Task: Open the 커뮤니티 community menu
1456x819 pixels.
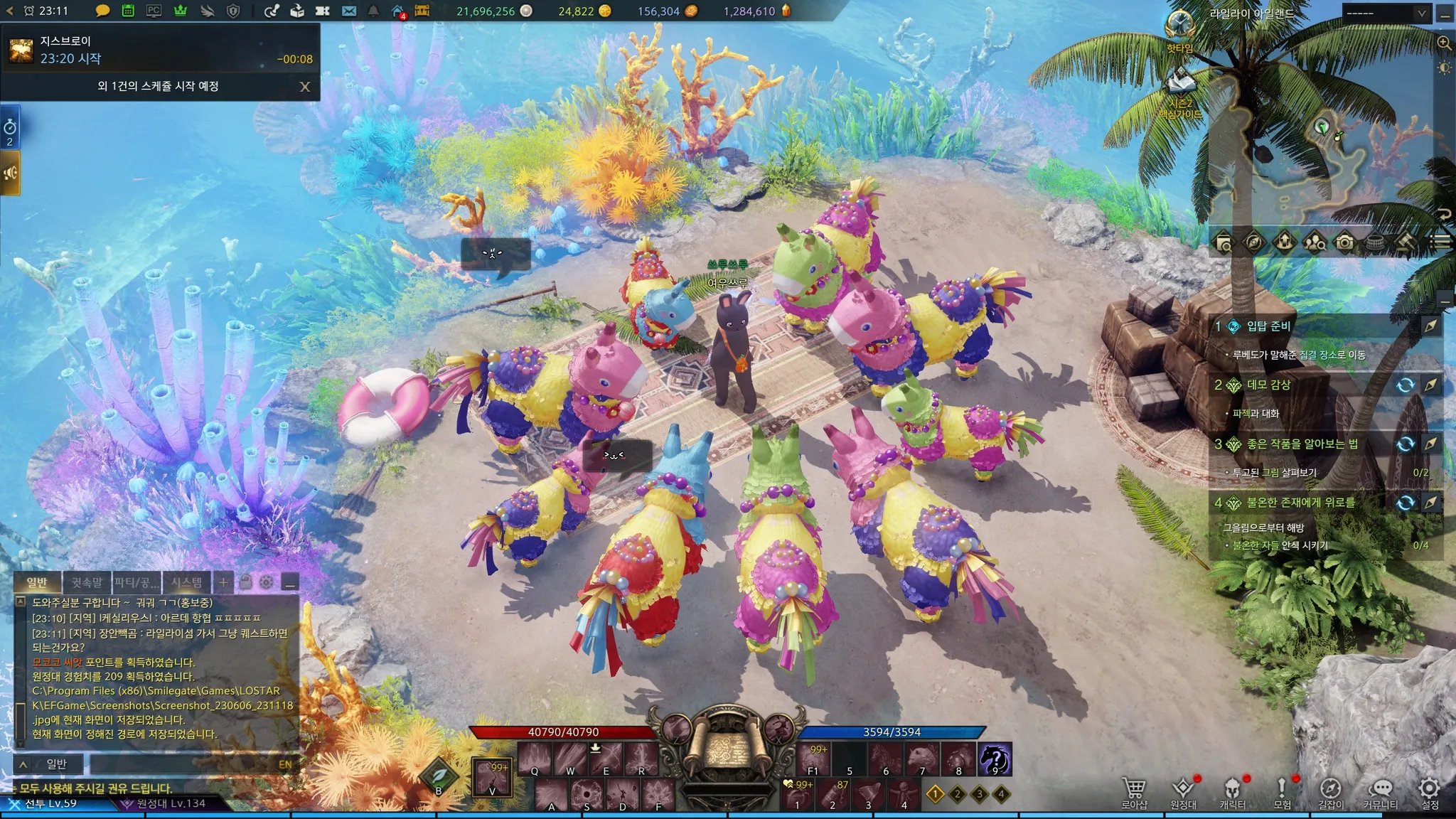Action: (x=1380, y=793)
